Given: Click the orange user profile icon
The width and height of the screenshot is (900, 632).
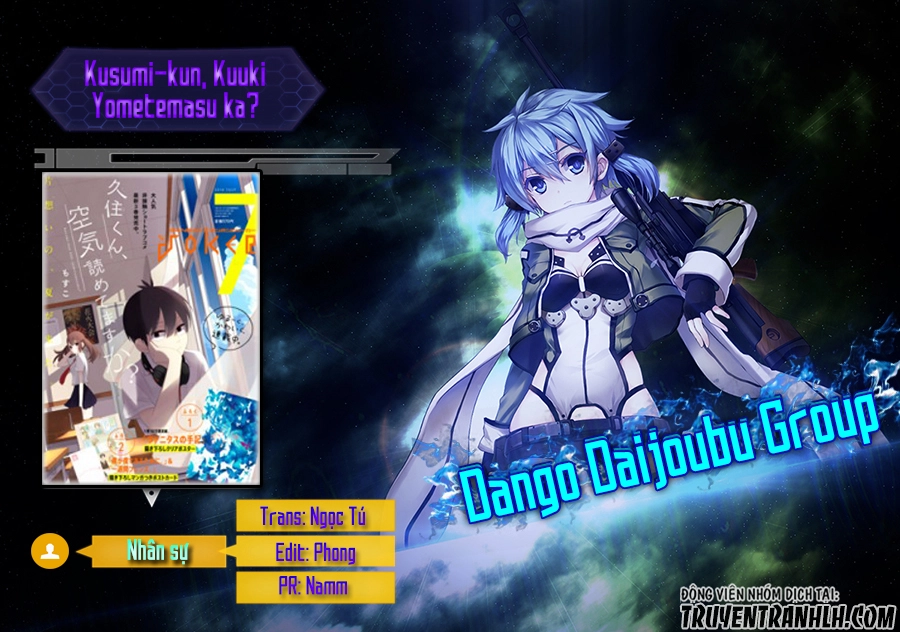Looking at the screenshot, I should pyautogui.click(x=51, y=550).
